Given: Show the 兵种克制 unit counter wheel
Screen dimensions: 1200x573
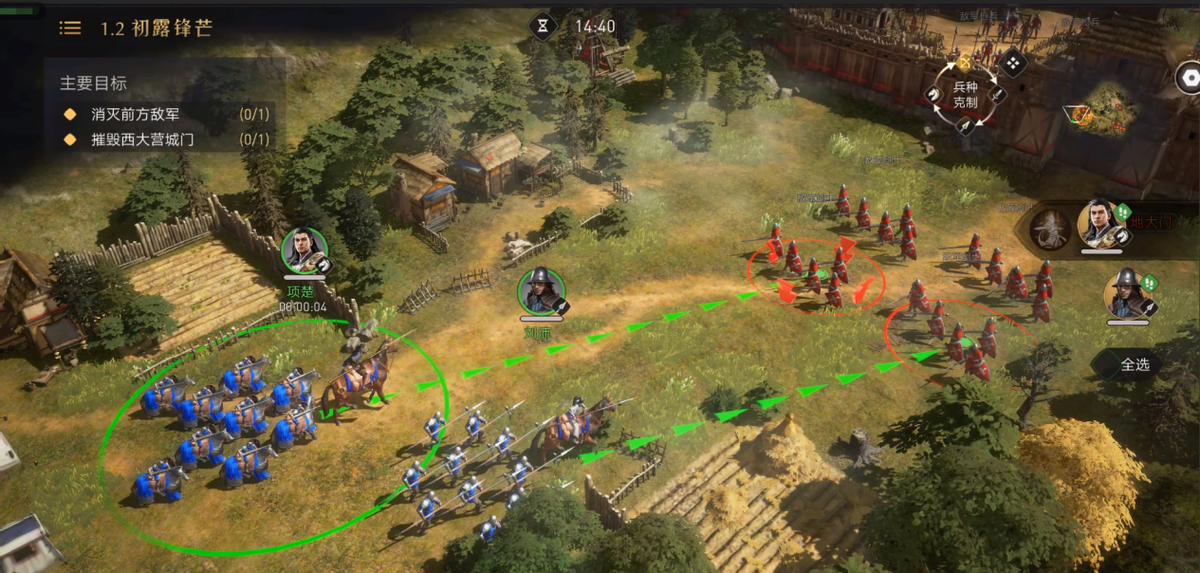Looking at the screenshot, I should [965, 96].
